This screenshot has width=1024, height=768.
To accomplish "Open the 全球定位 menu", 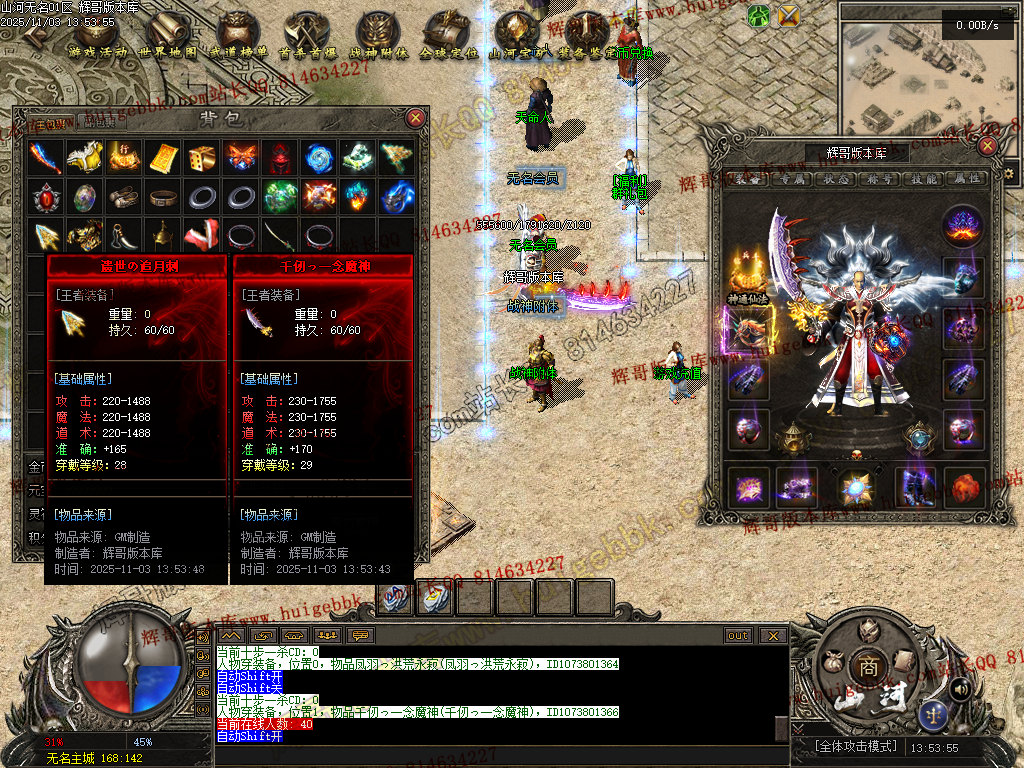I will coord(448,36).
